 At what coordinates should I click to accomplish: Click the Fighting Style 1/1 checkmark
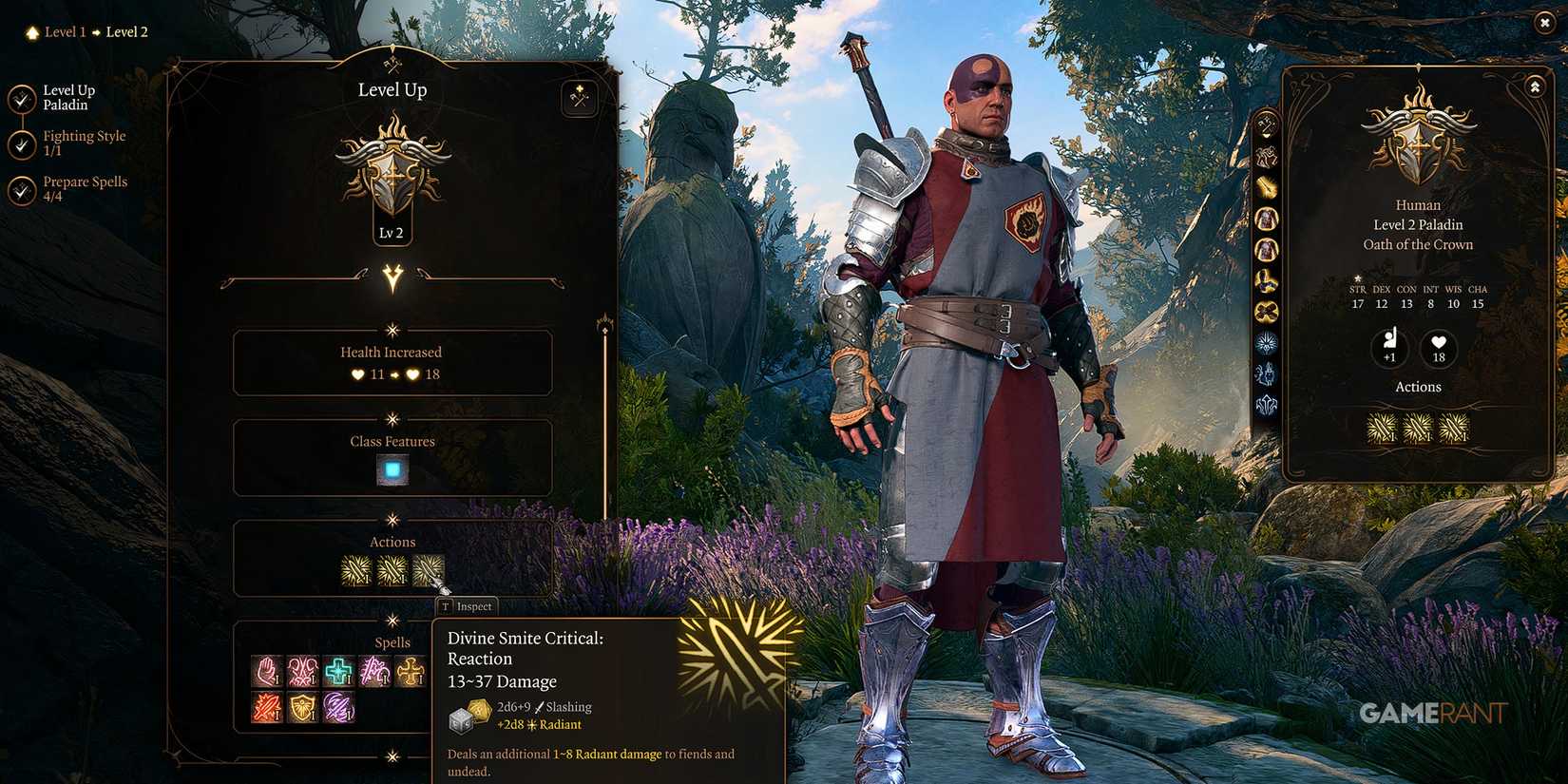(21, 143)
